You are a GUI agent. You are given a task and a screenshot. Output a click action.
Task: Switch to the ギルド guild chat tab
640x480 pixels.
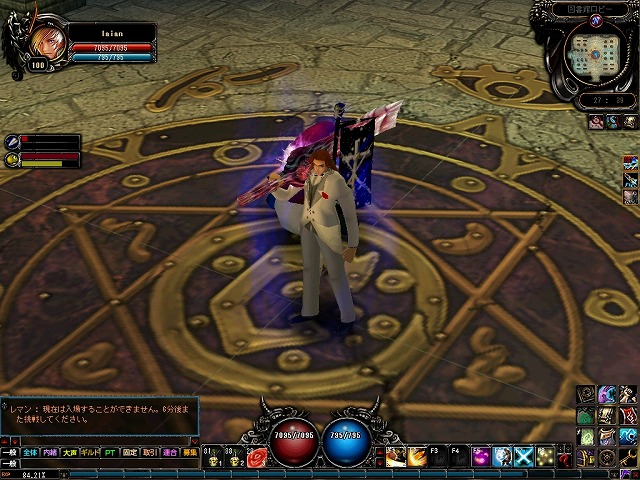click(x=89, y=452)
